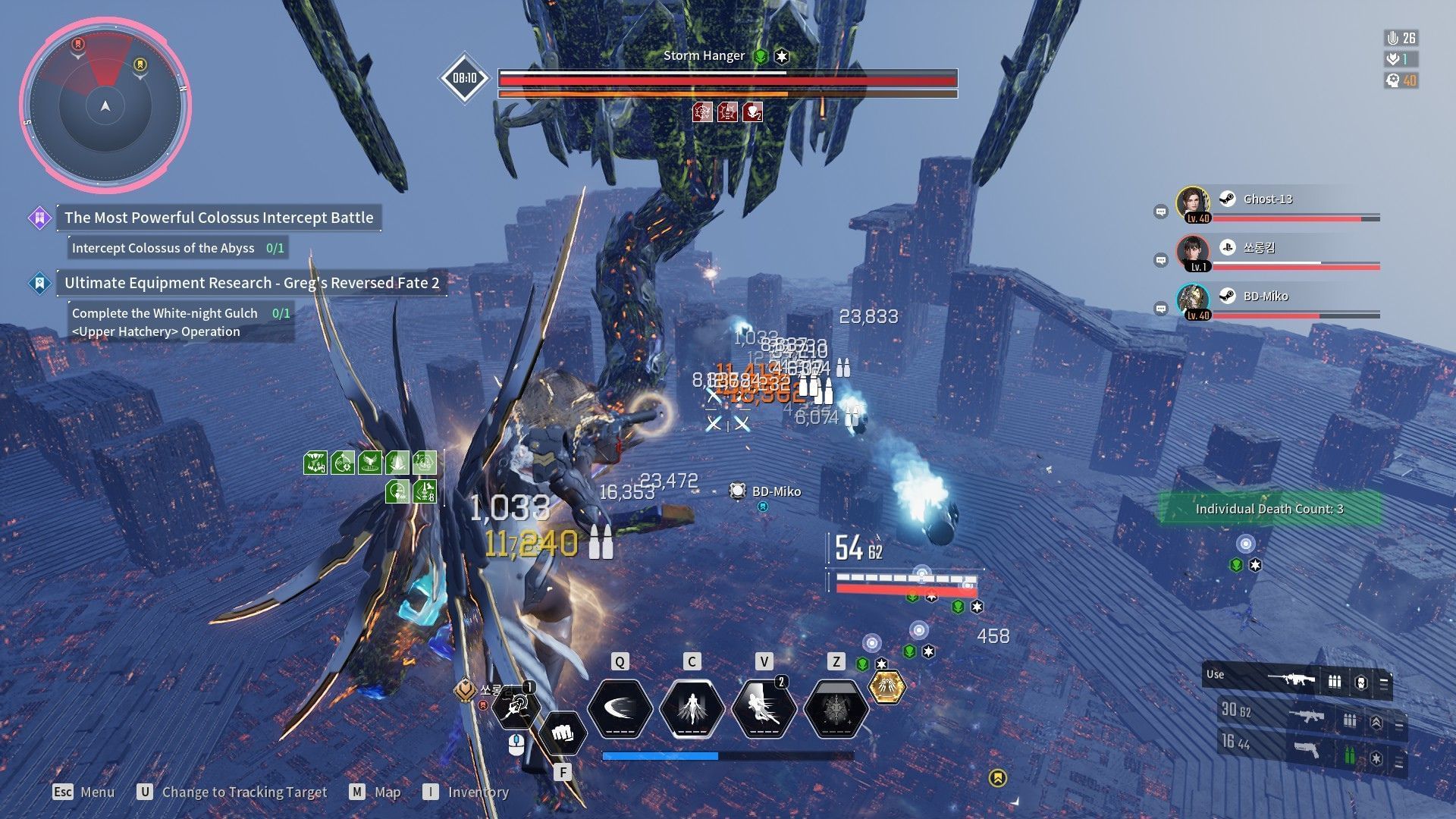Open the Inventory option
1456x819 pixels.
point(466,792)
